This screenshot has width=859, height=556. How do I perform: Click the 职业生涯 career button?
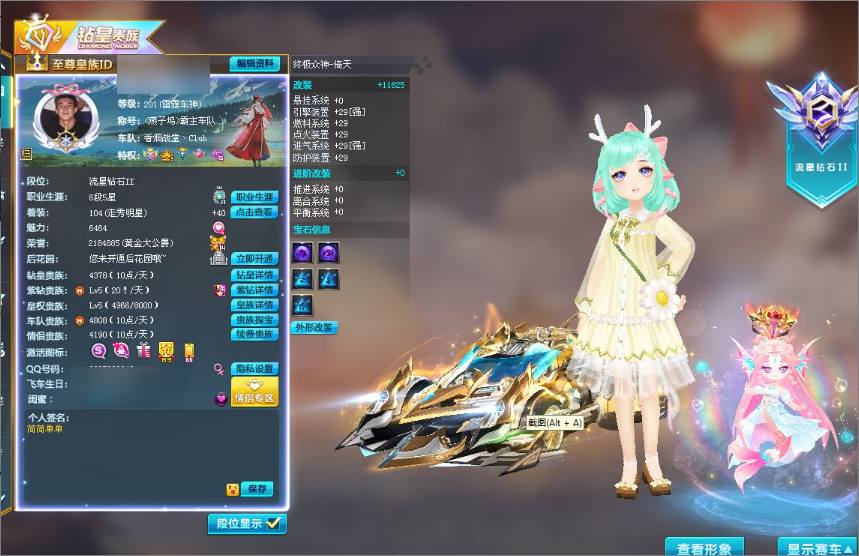(x=255, y=197)
